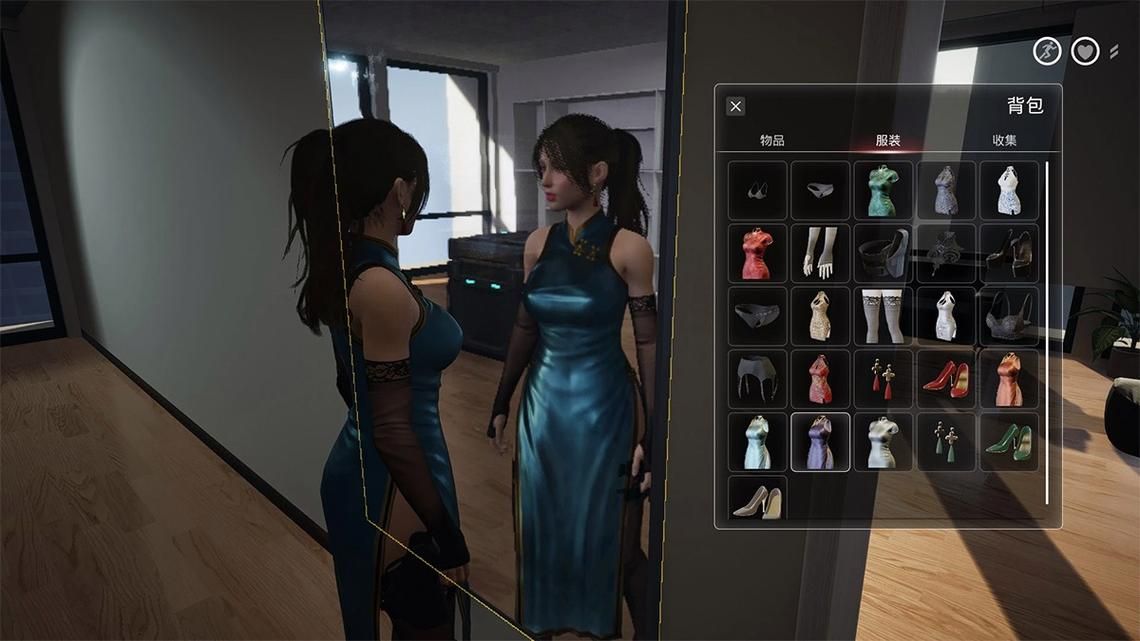Equip the red tassel earrings

pos(883,379)
